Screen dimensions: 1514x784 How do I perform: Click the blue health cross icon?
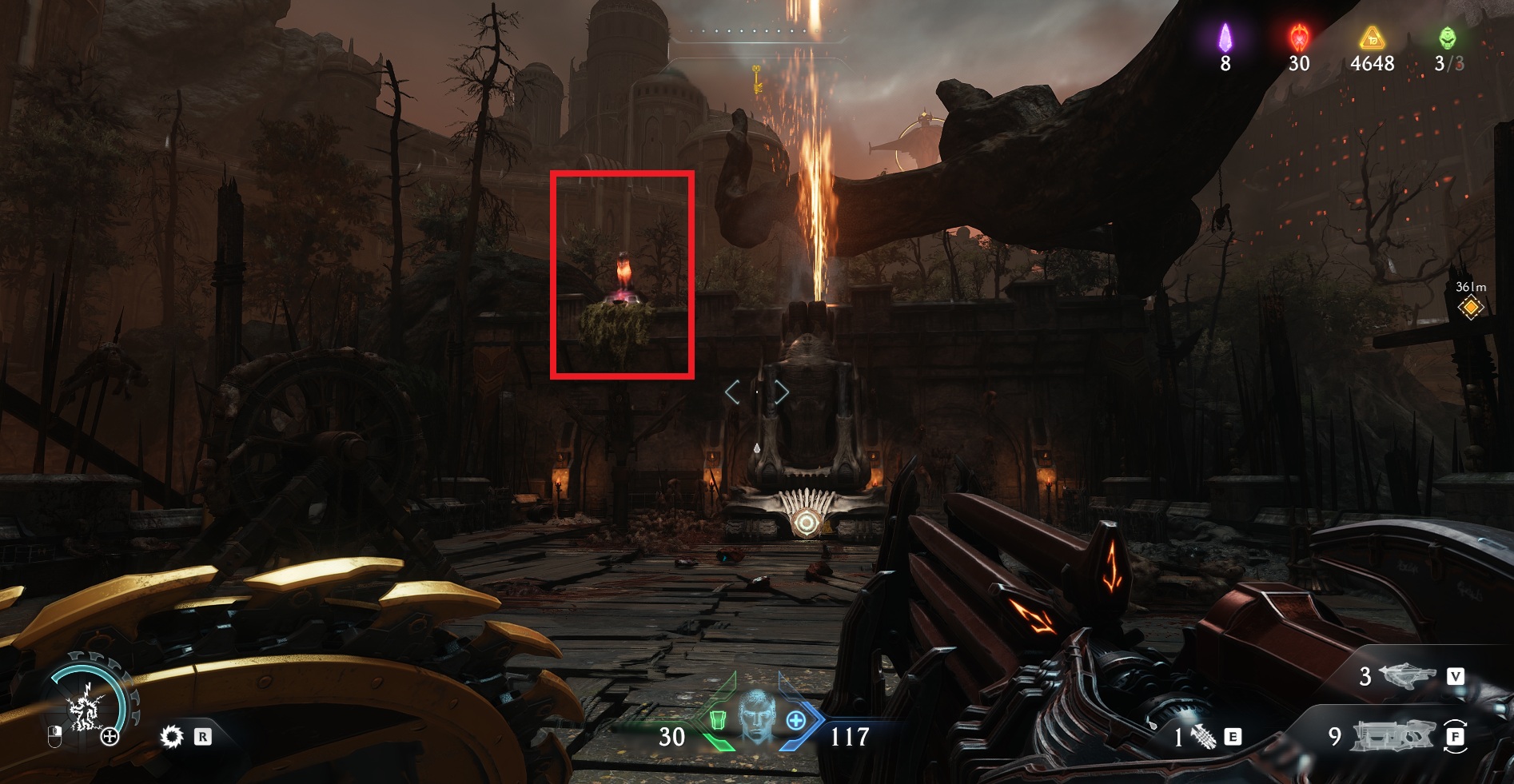[796, 721]
